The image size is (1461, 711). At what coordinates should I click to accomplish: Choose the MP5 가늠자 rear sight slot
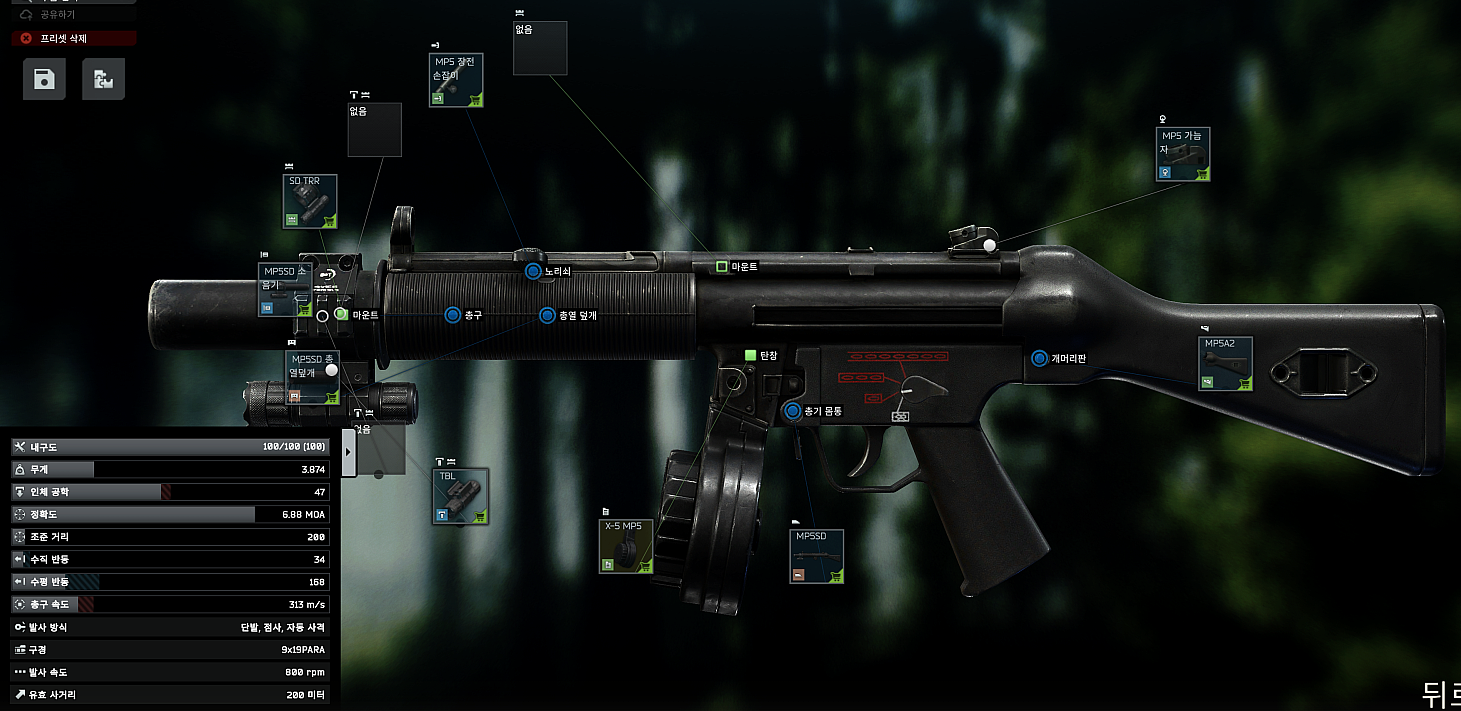(1183, 154)
